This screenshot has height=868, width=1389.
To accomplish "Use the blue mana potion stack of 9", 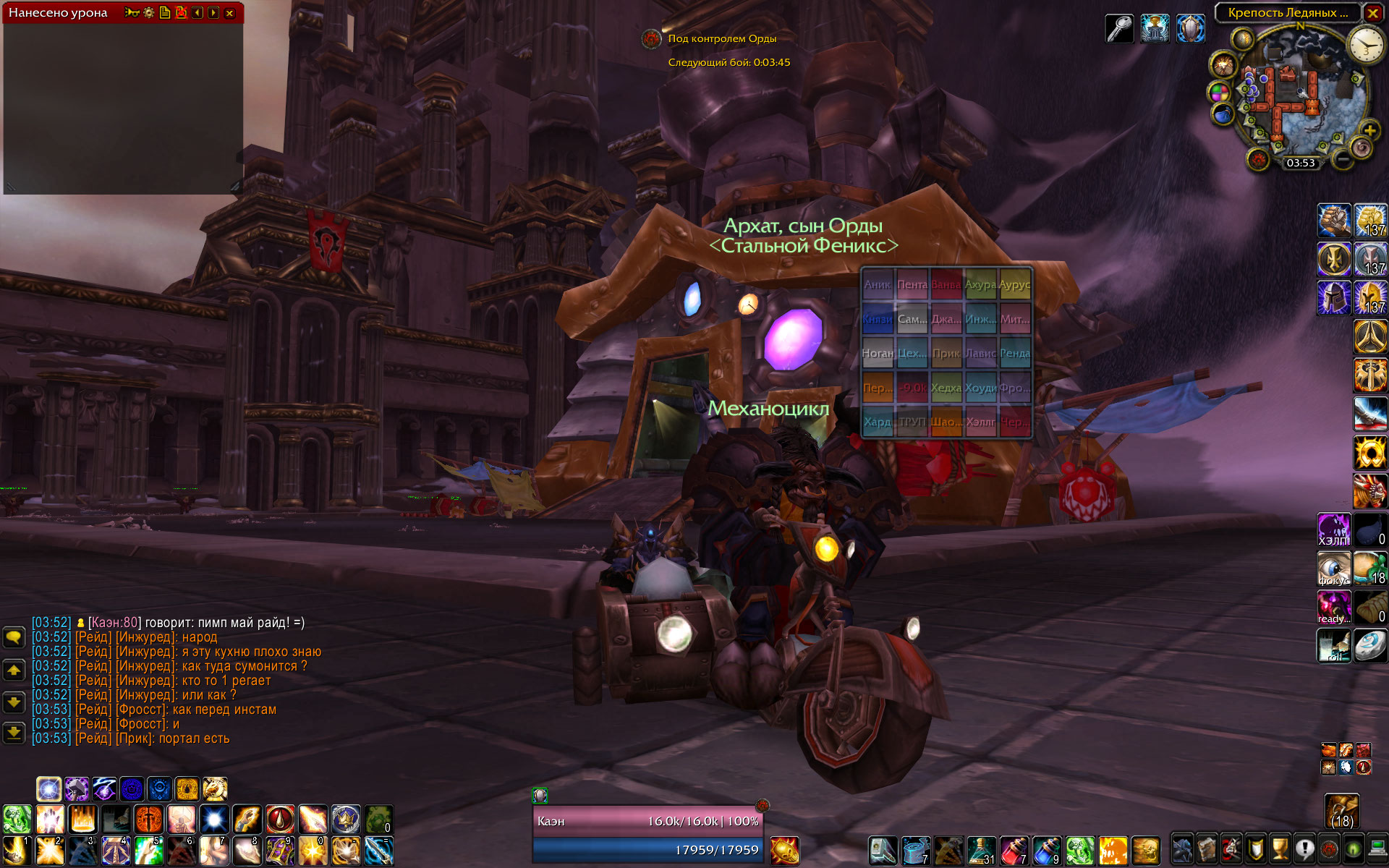I will click(1046, 851).
